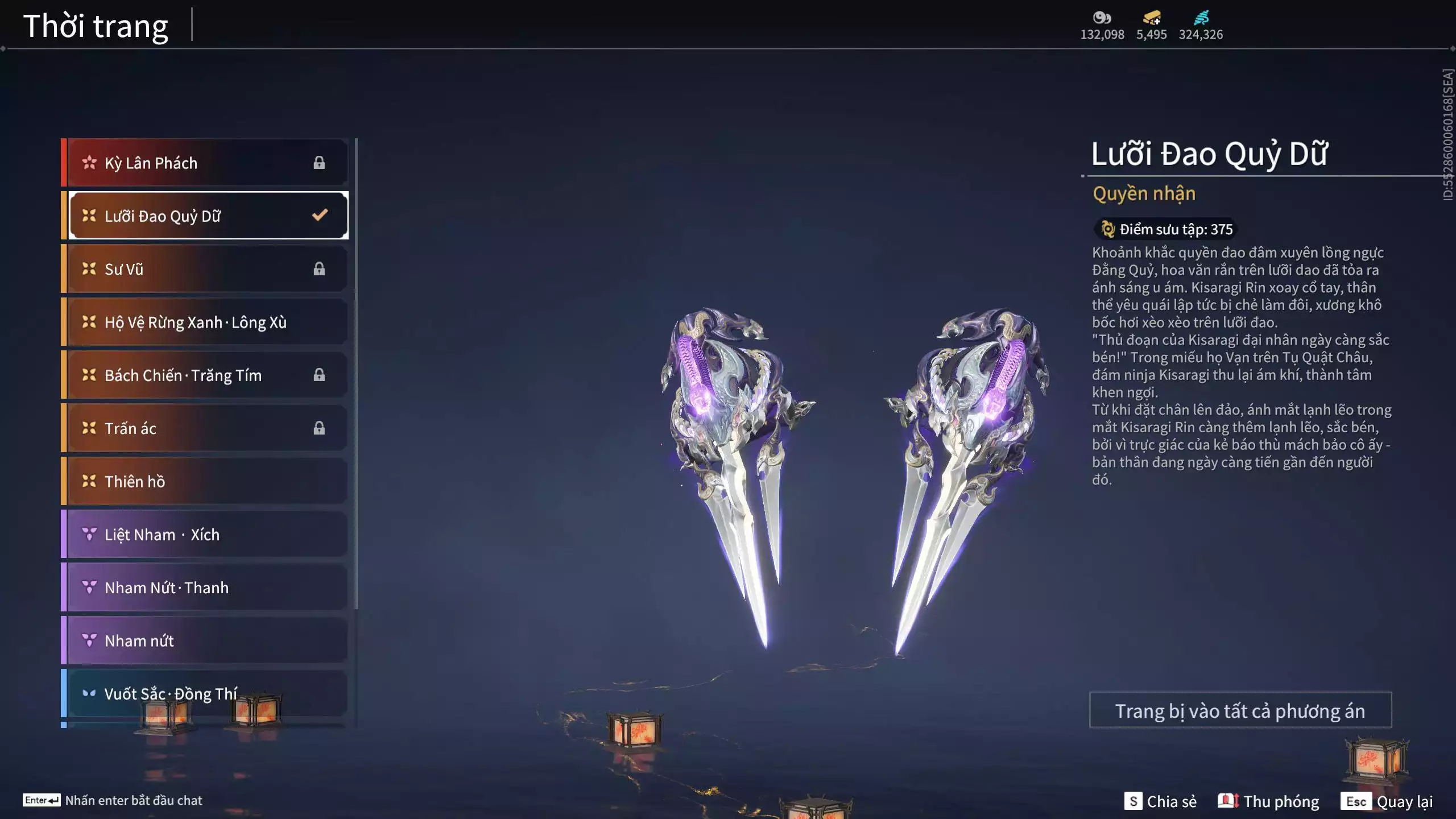Pick the Sư Vũ skin row
1456x819 pixels.
coord(205,269)
